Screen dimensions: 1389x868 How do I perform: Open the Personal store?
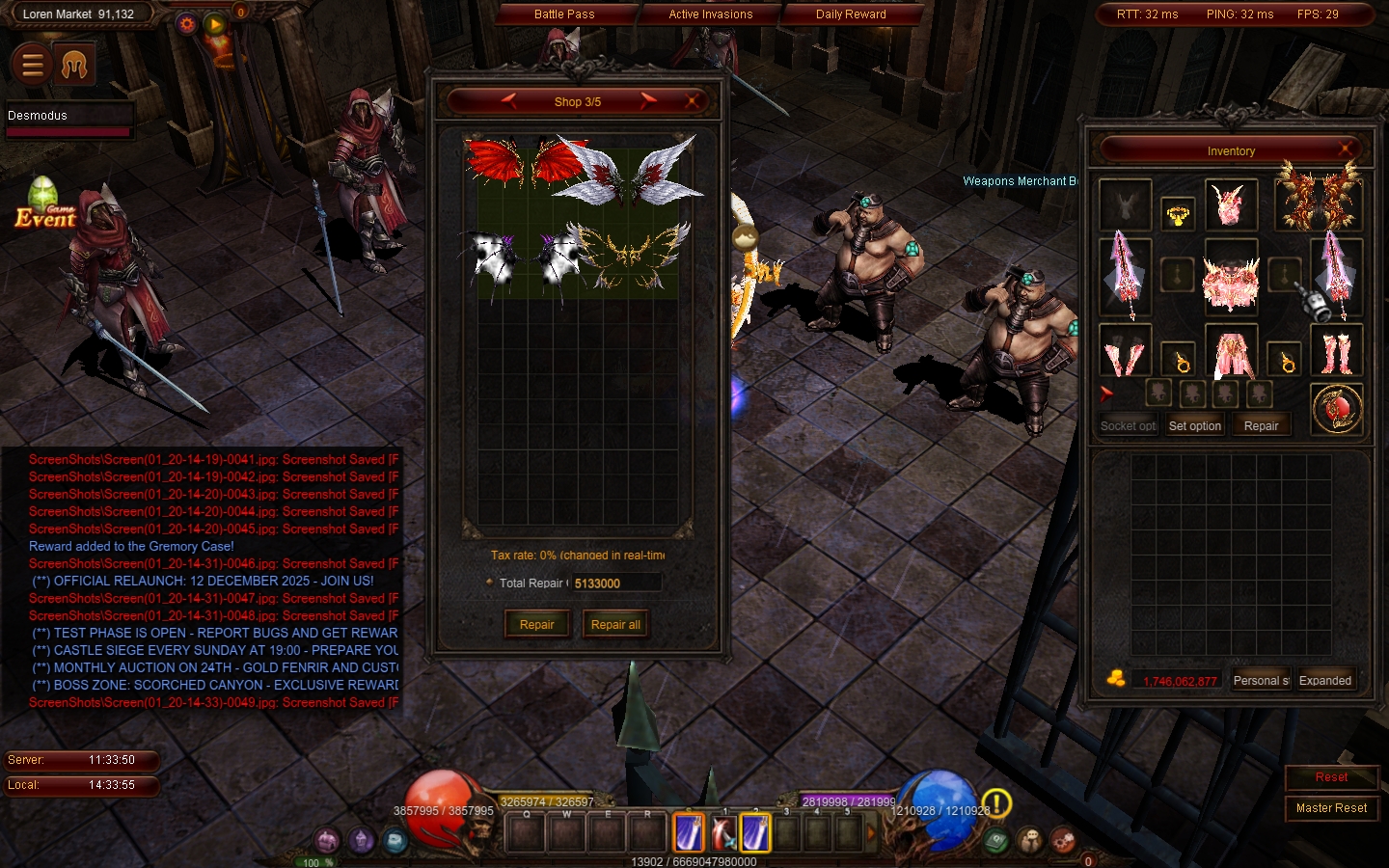coord(1261,680)
